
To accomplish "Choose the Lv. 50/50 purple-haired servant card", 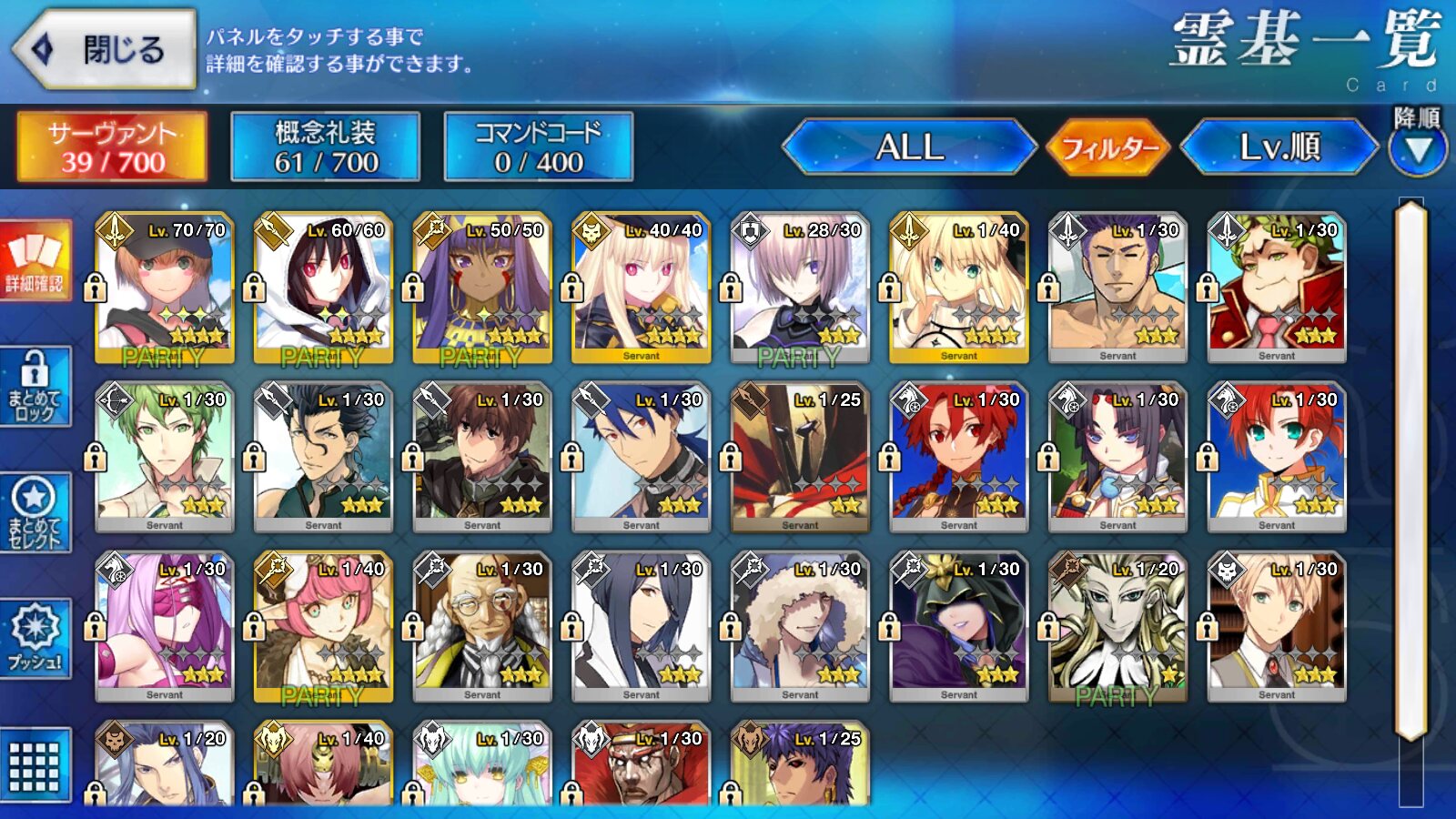I will (482, 288).
